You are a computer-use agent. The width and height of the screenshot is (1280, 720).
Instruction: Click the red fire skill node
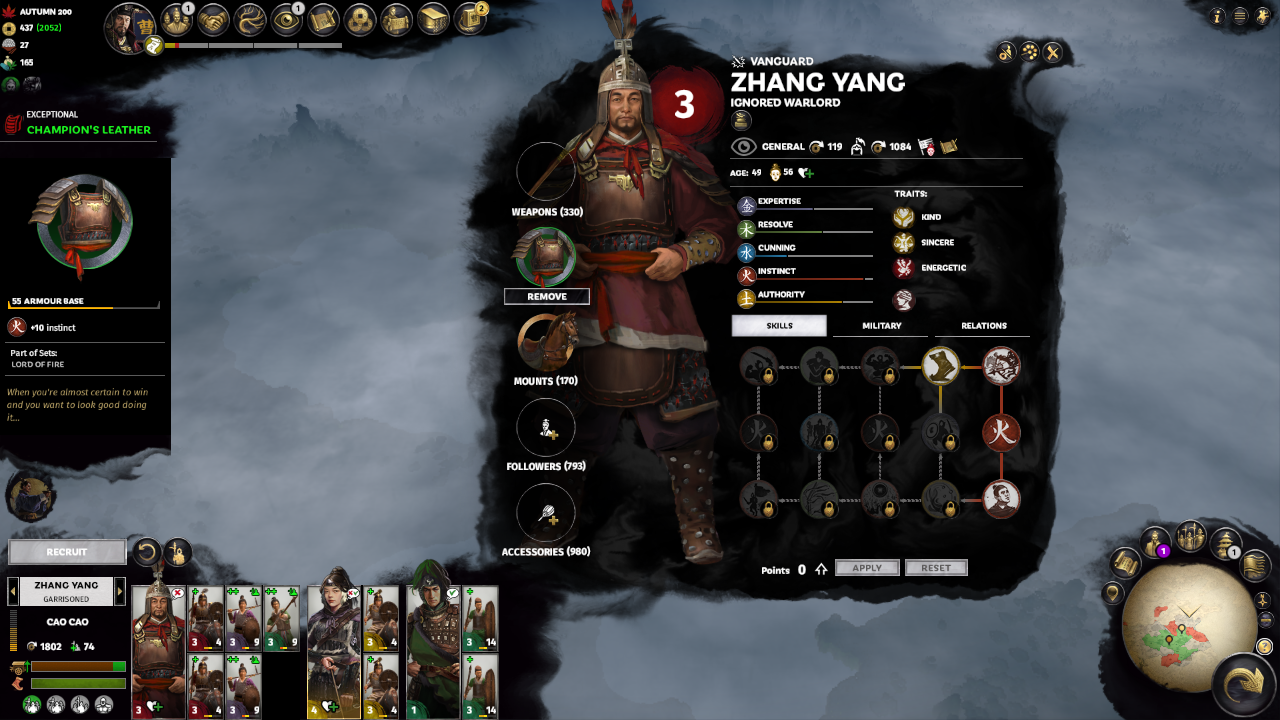point(1000,433)
